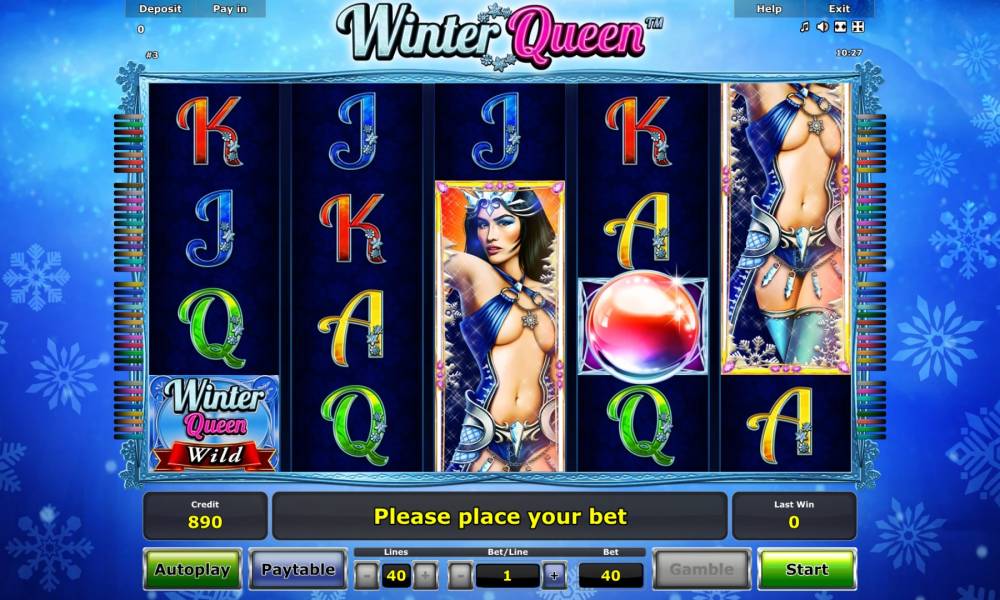Screen dimensions: 1000x600
Task: Toggle the speaker sound icon
Action: click(x=822, y=27)
